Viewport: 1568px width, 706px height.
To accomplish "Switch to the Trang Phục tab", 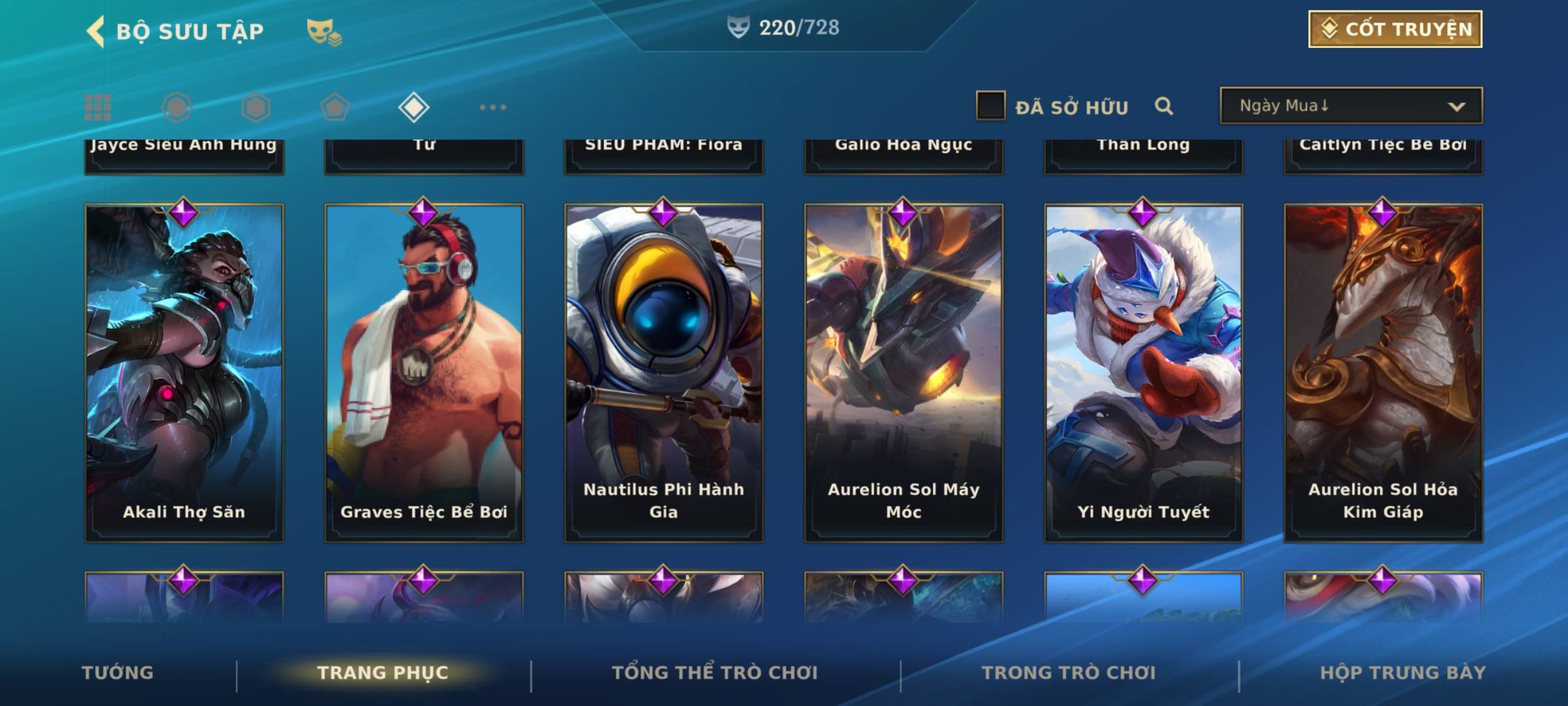I will 383,673.
